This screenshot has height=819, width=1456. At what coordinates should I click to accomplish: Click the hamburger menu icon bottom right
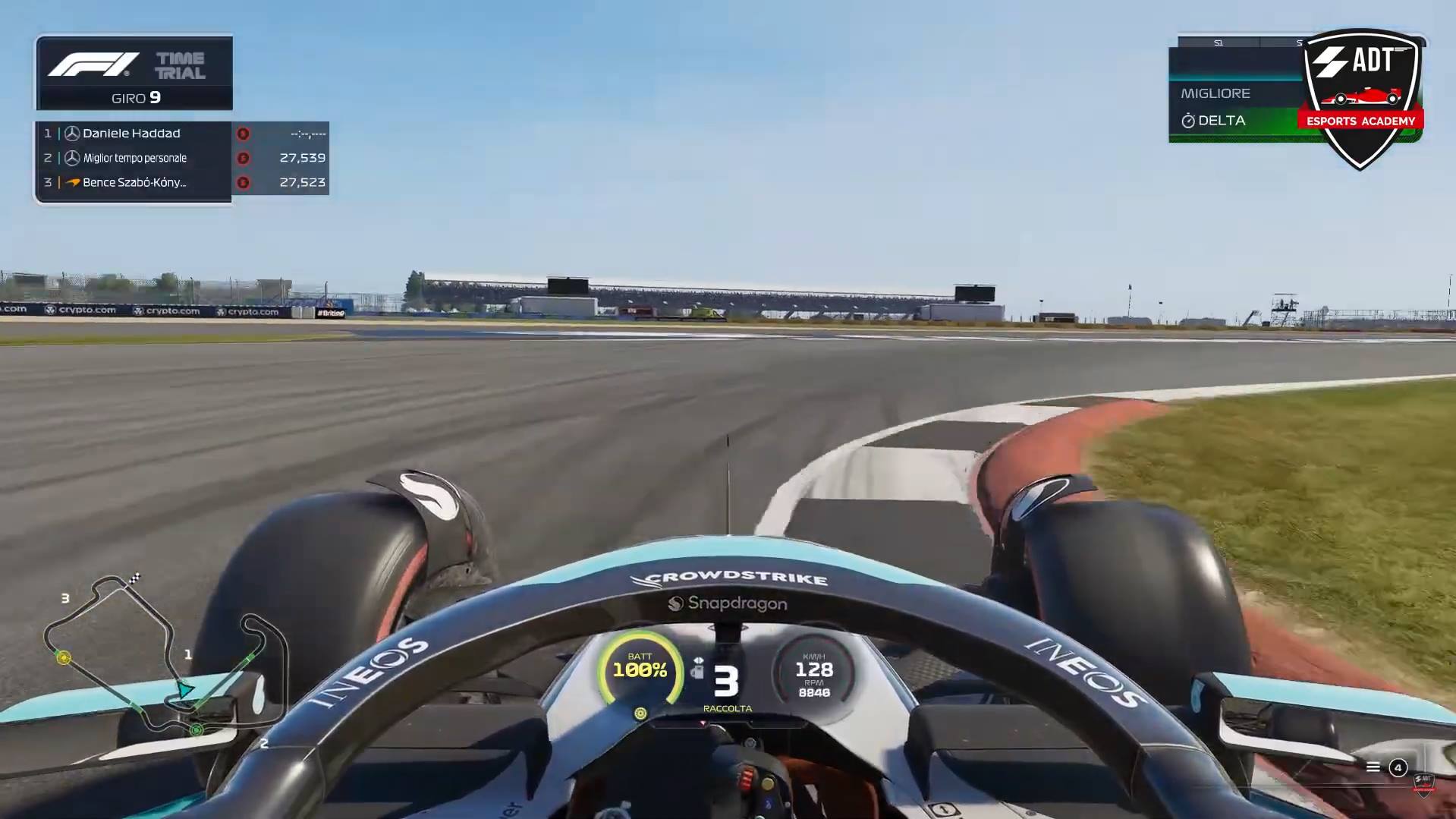(x=1373, y=767)
